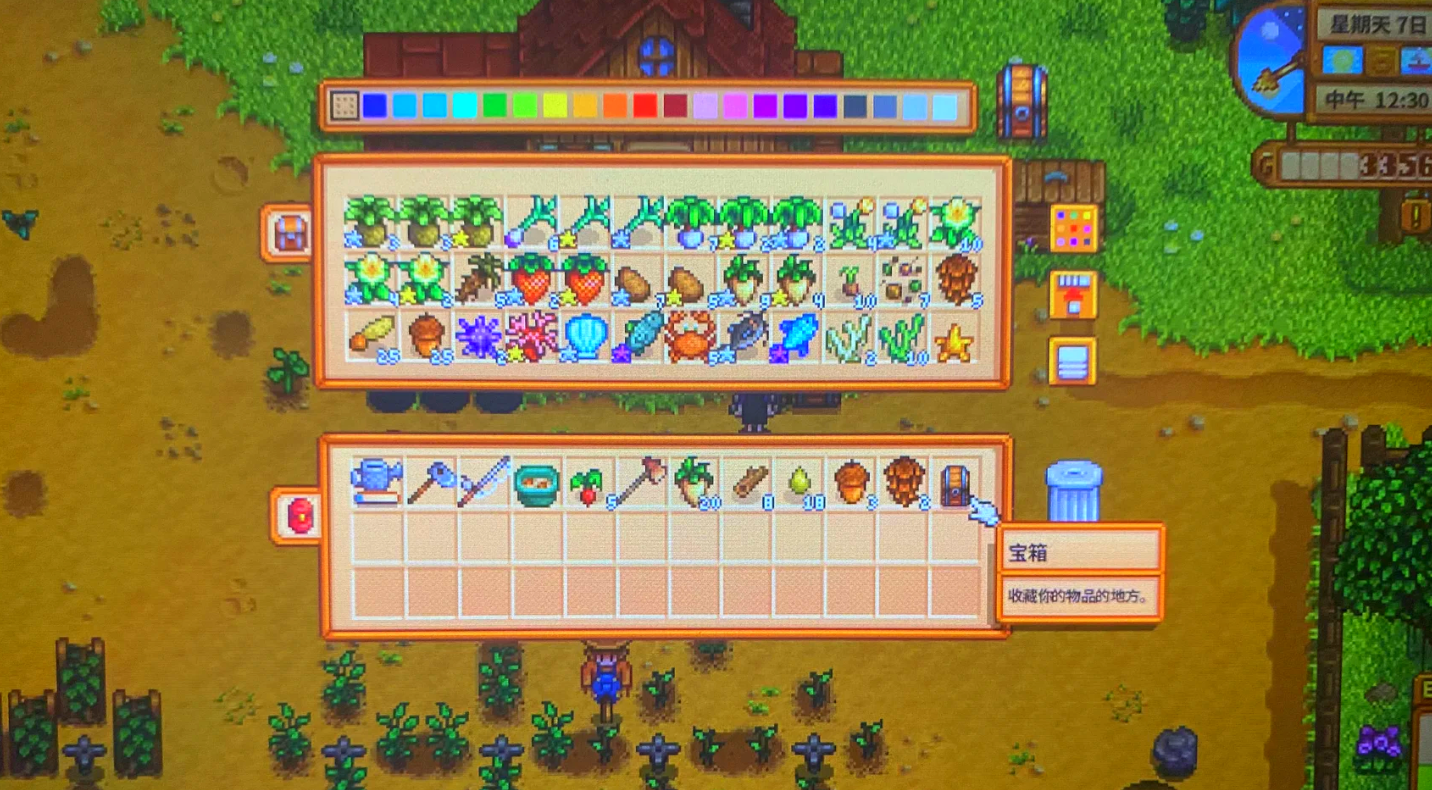Screen dimensions: 1432x790
Task: Select the wood stack in inventory
Action: [x=745, y=483]
